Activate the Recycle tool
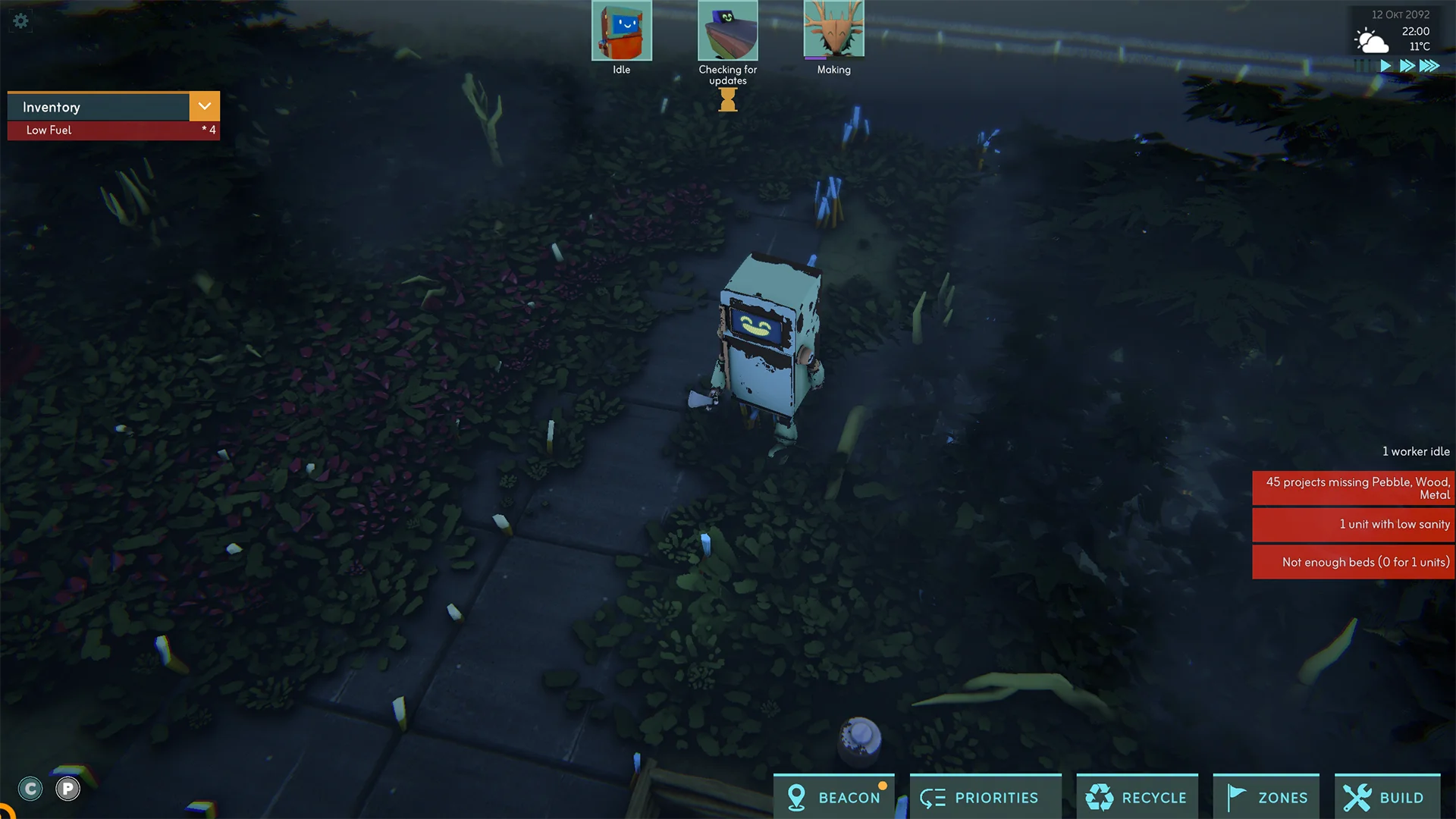This screenshot has width=1456, height=819. click(1137, 797)
